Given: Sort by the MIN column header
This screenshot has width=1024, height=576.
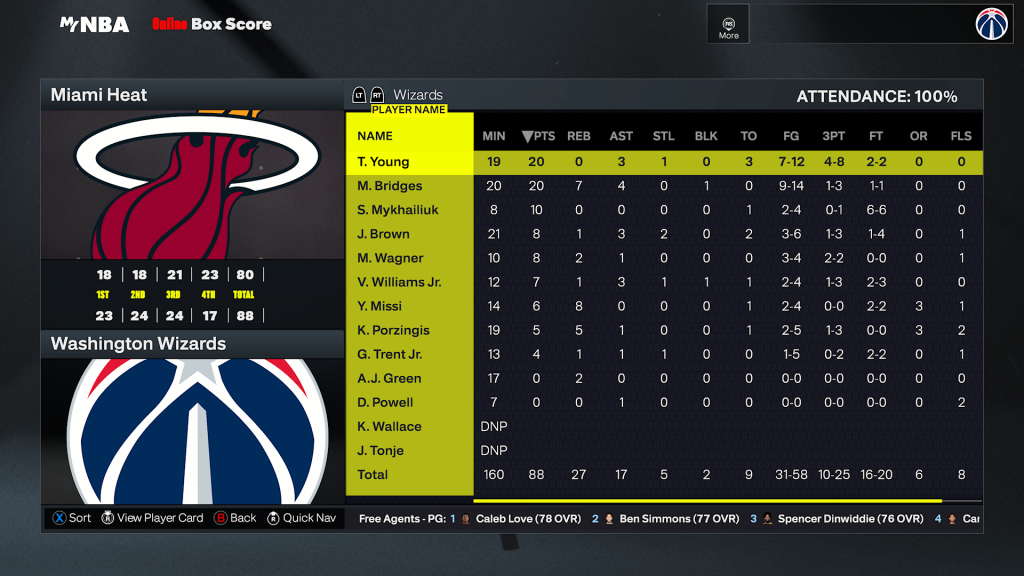Looking at the screenshot, I should pos(494,136).
